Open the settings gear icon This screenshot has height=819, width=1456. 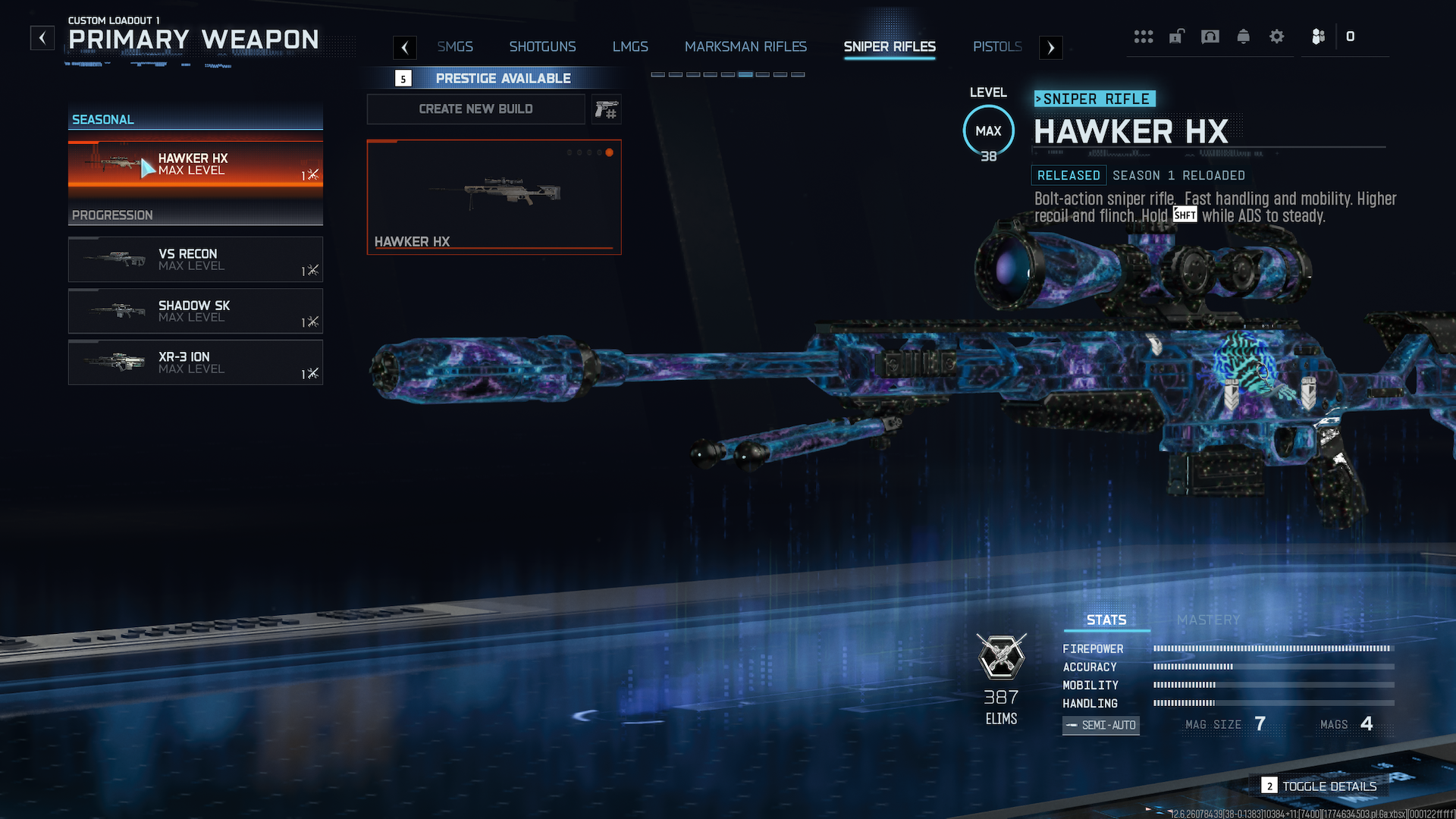pos(1277,36)
